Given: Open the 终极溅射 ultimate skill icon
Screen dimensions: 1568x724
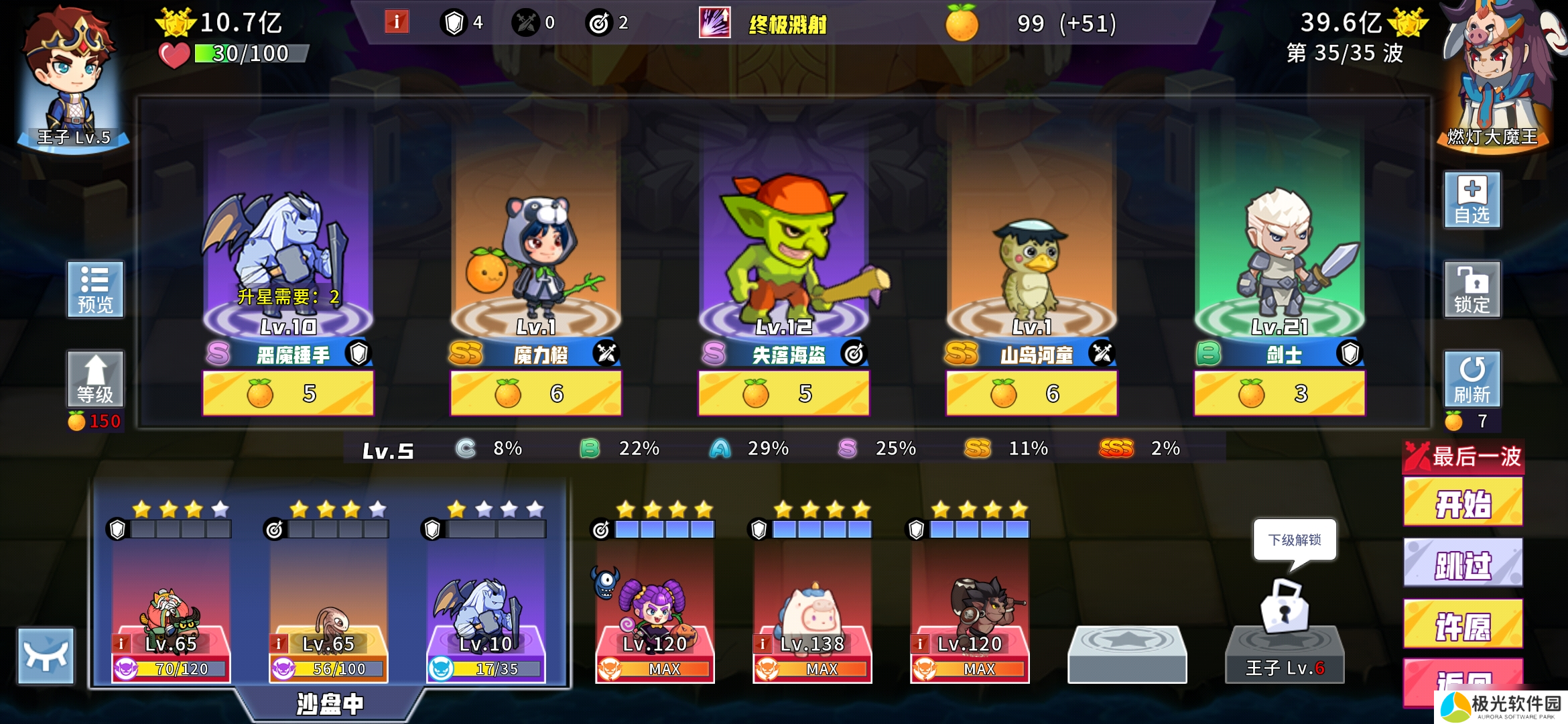Looking at the screenshot, I should pos(714,22).
